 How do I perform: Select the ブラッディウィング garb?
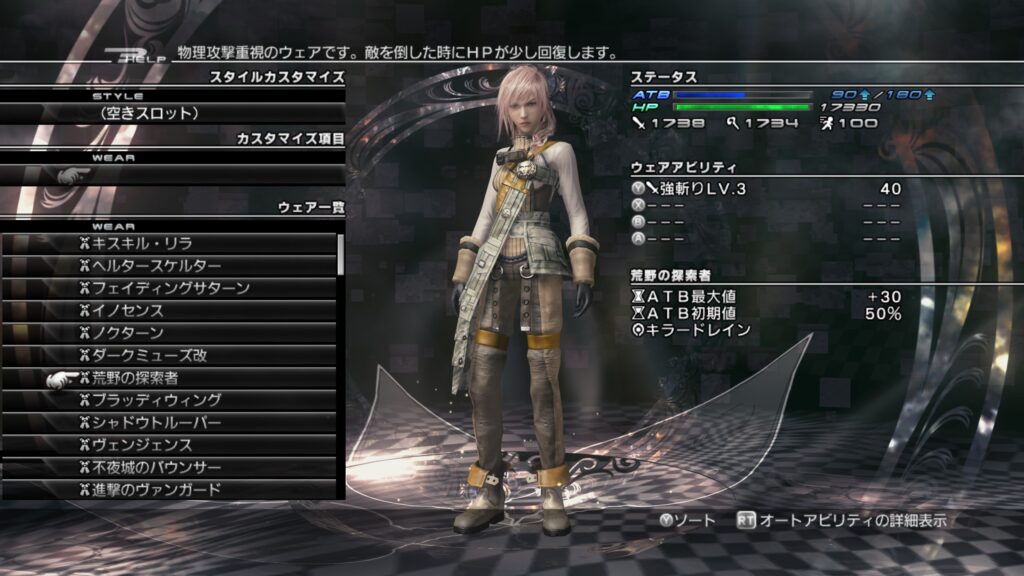coord(170,400)
